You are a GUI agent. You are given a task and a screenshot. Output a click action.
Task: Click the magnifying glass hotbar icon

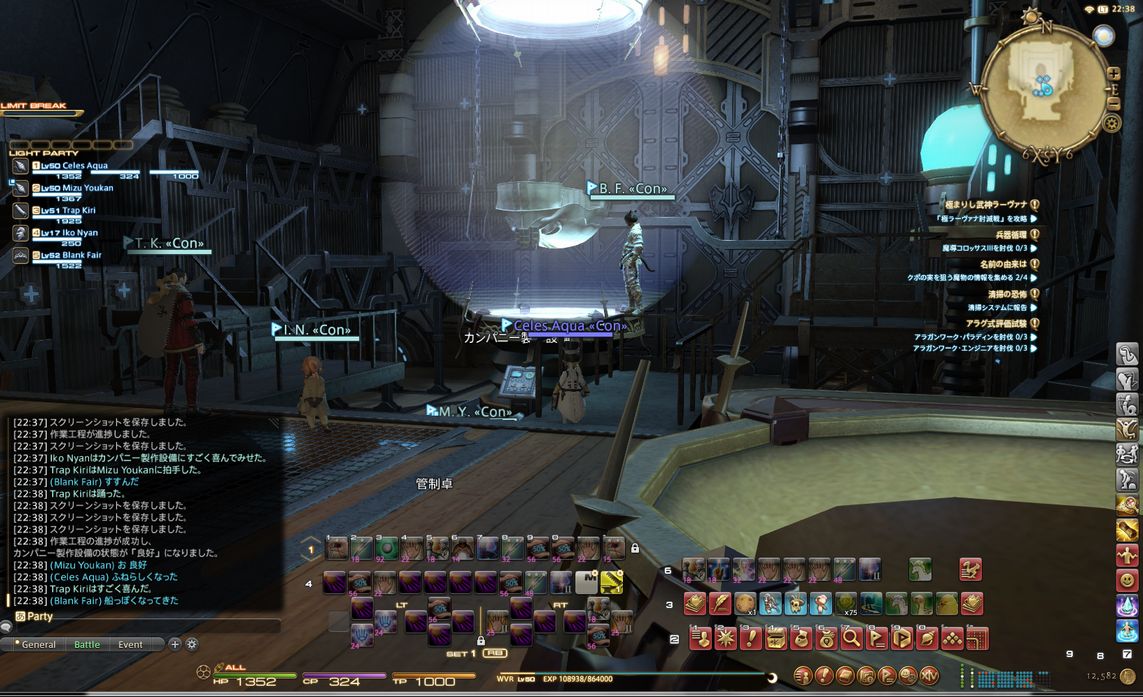click(851, 638)
